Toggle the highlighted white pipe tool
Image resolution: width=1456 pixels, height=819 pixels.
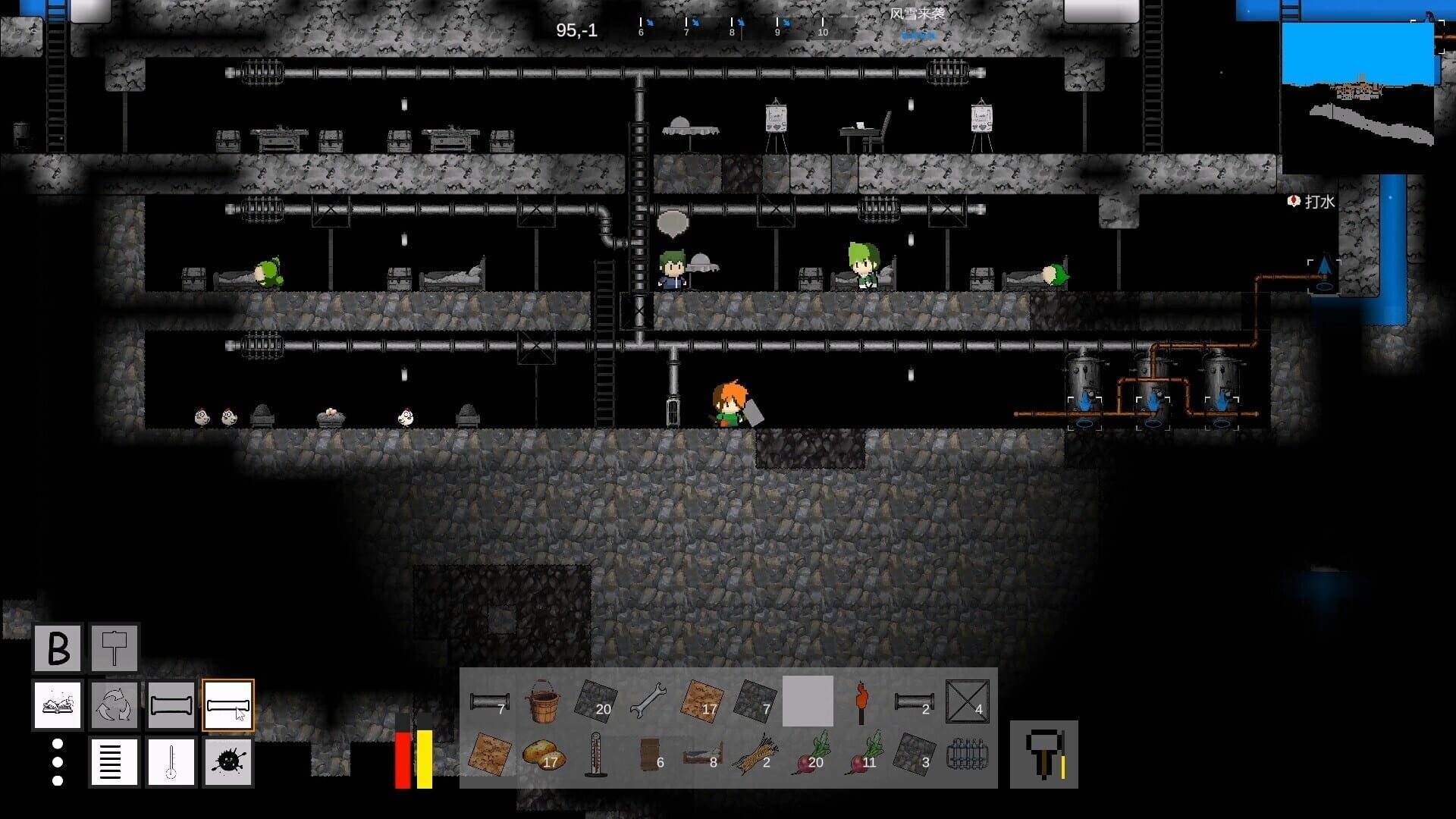coord(227,705)
